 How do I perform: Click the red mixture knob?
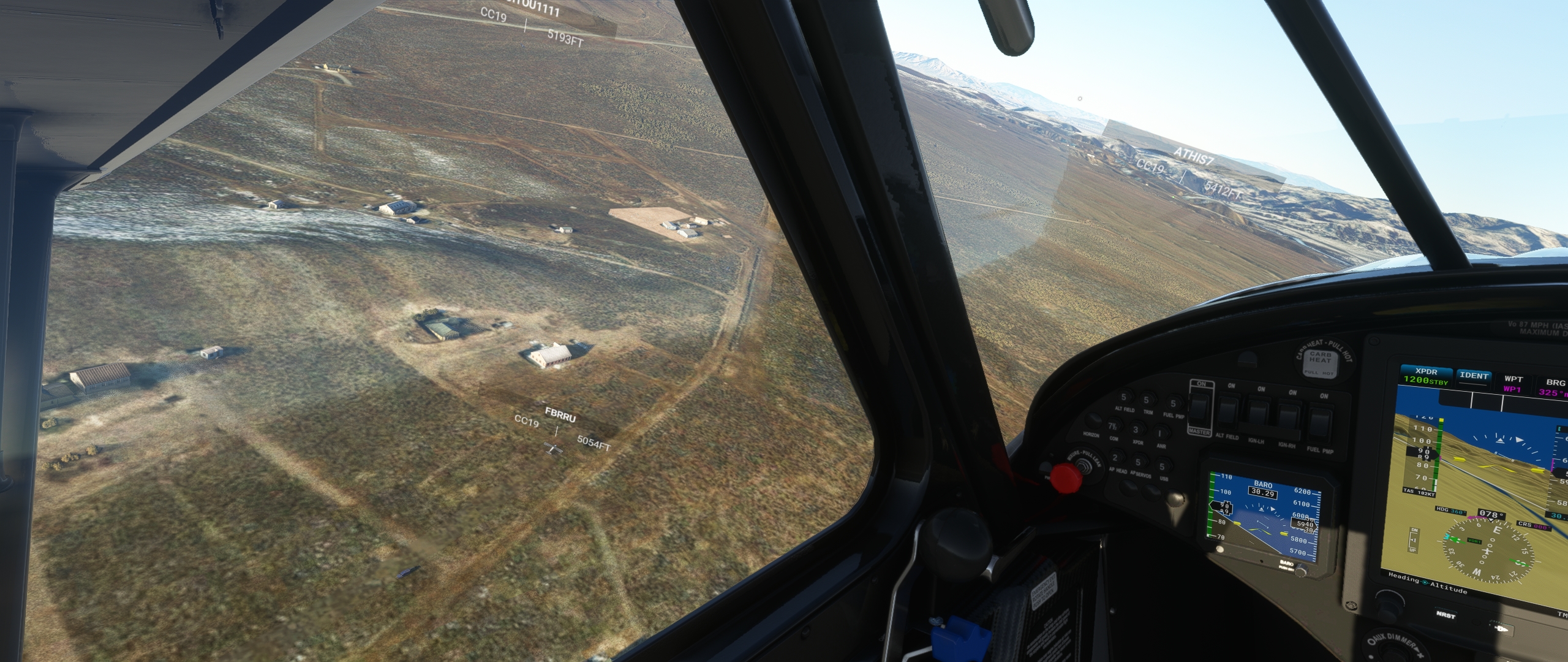(x=1066, y=477)
